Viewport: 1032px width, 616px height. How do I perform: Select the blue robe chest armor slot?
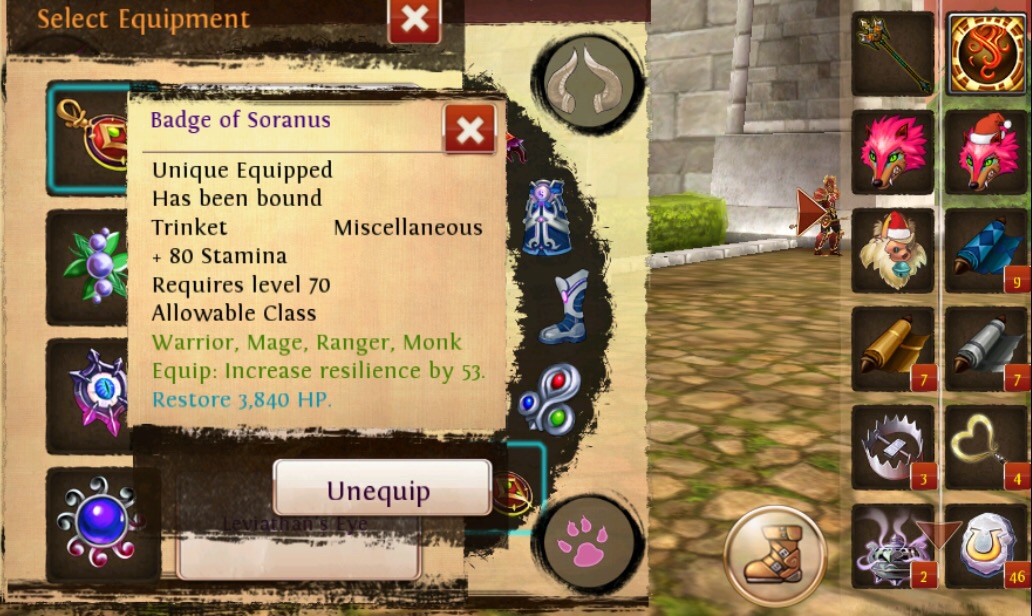tap(547, 217)
